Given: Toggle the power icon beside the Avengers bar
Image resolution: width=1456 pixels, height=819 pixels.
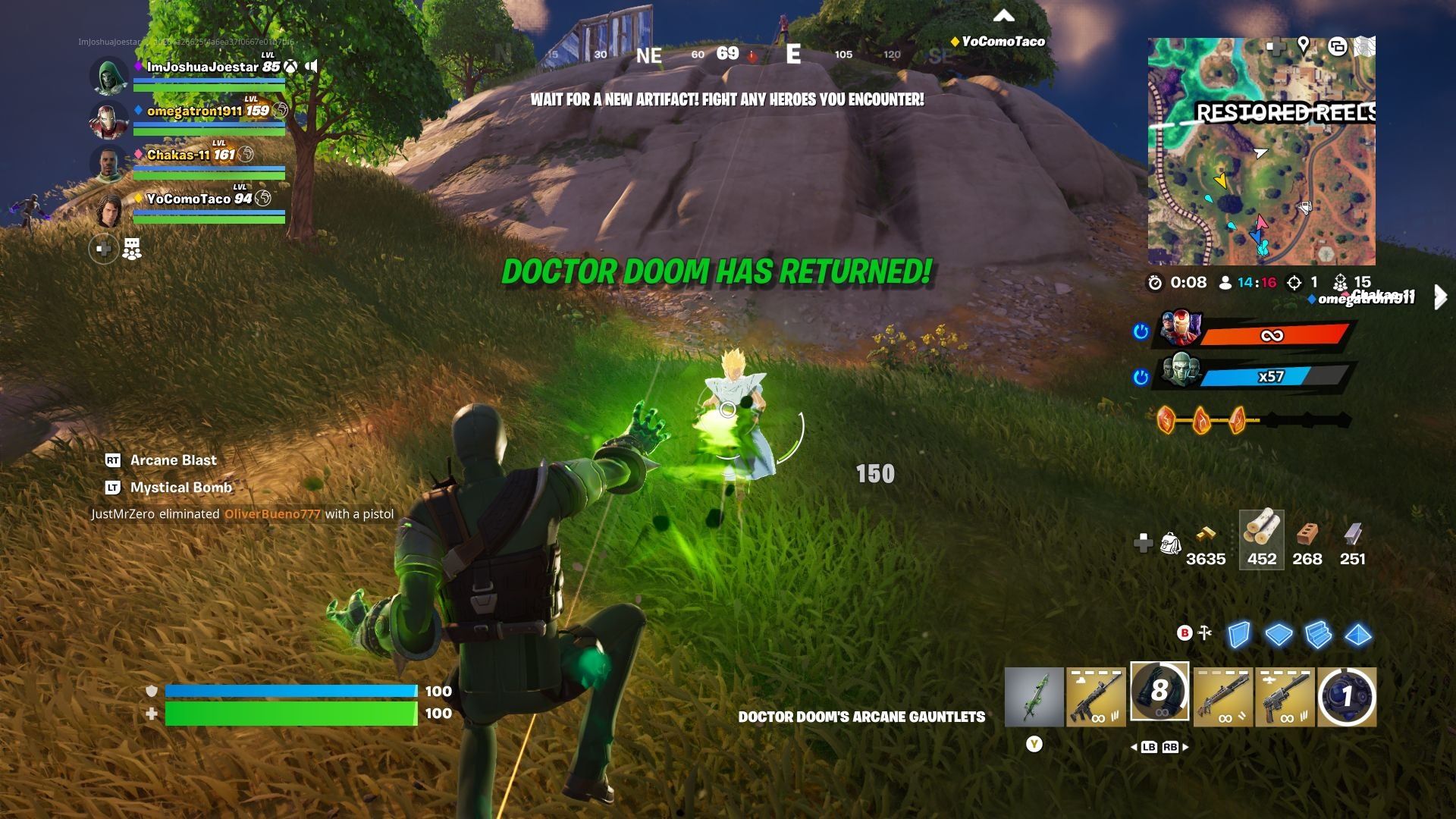Looking at the screenshot, I should point(1141,331).
